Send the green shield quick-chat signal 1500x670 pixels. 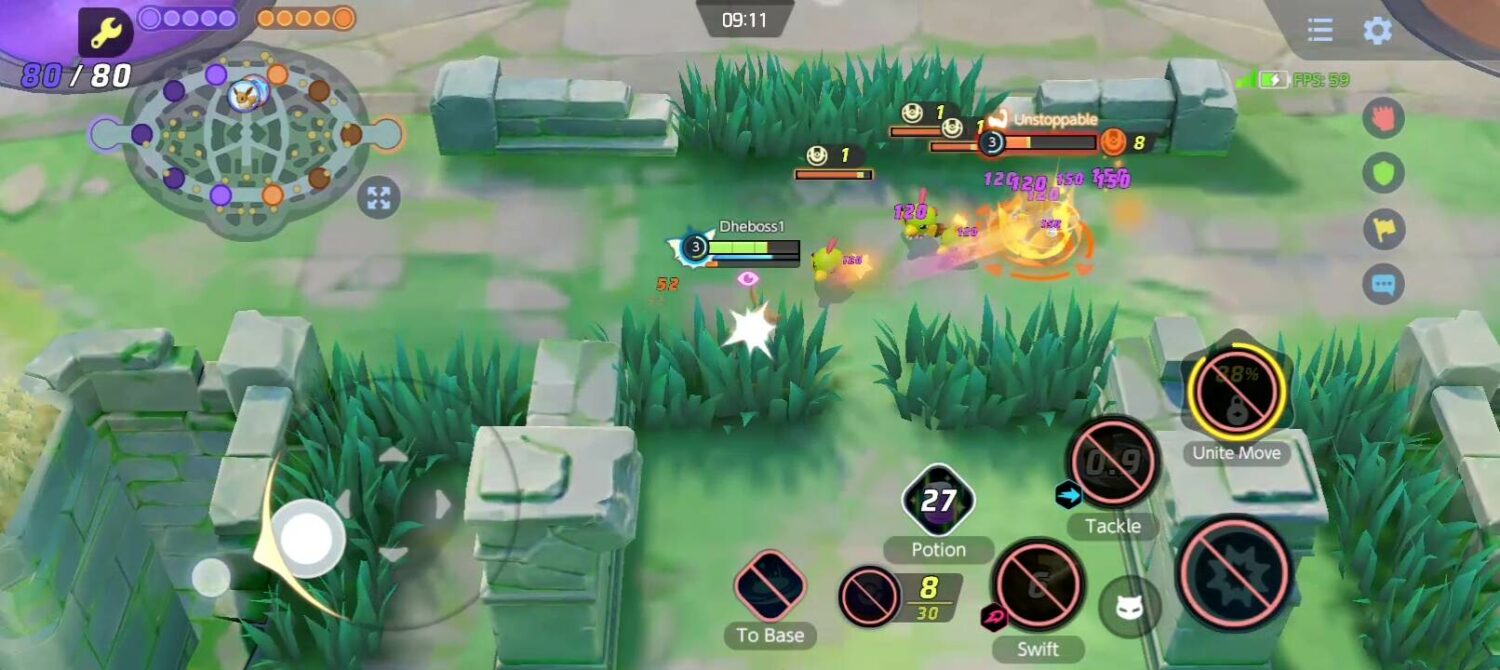pos(1383,173)
